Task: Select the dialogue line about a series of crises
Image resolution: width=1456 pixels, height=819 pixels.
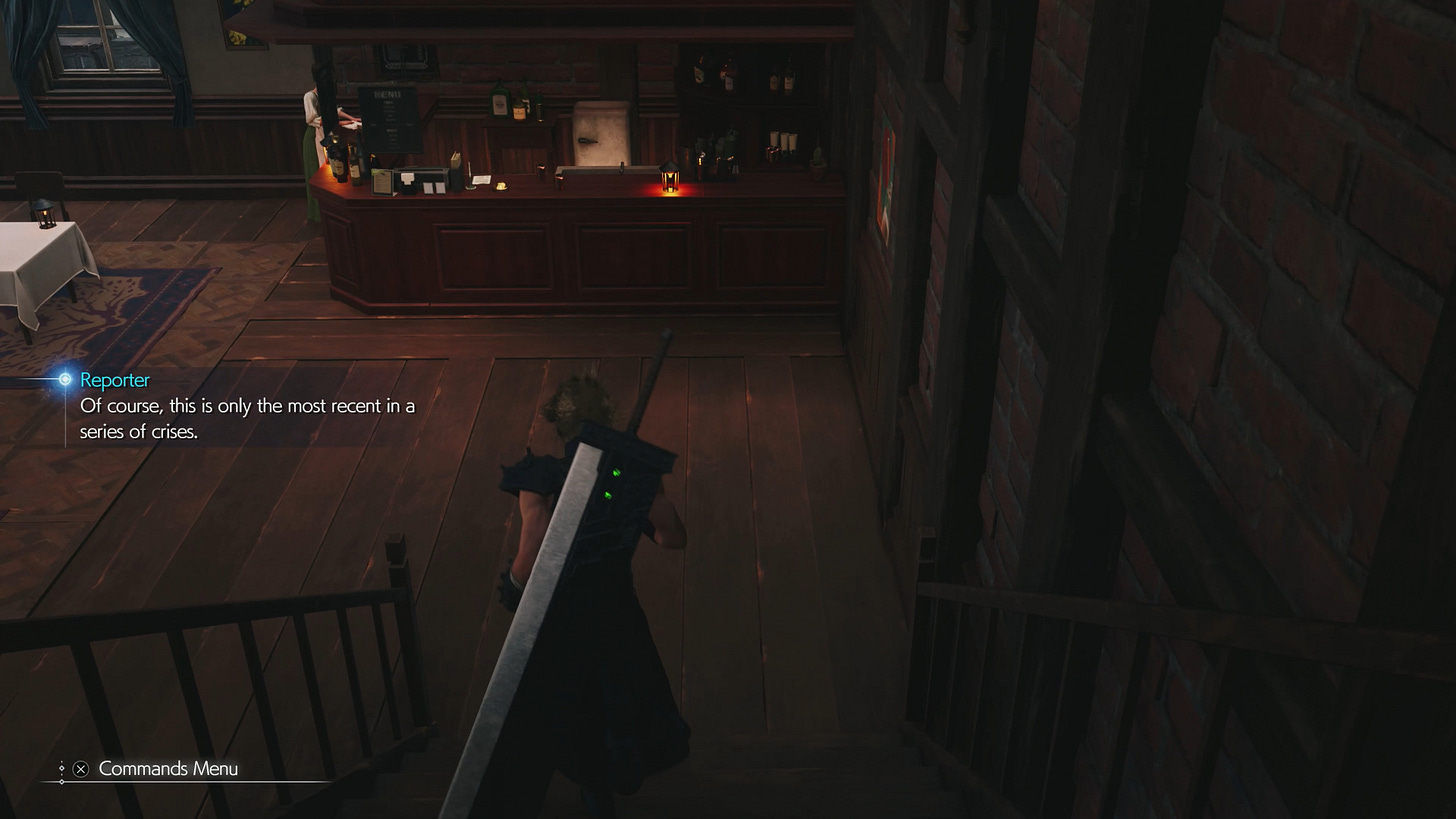Action: (x=246, y=418)
